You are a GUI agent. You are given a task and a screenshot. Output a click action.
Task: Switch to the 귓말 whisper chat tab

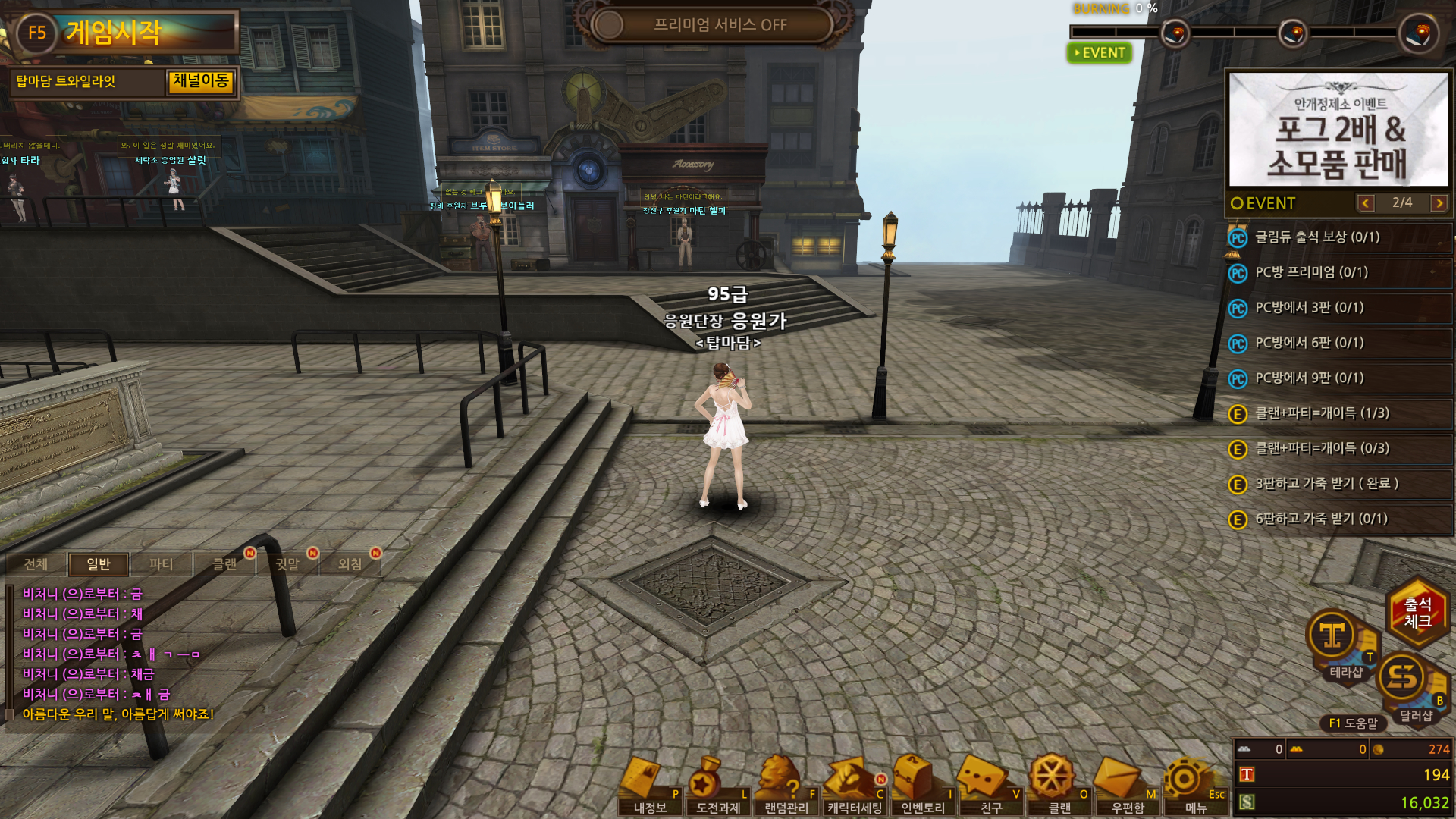(287, 564)
